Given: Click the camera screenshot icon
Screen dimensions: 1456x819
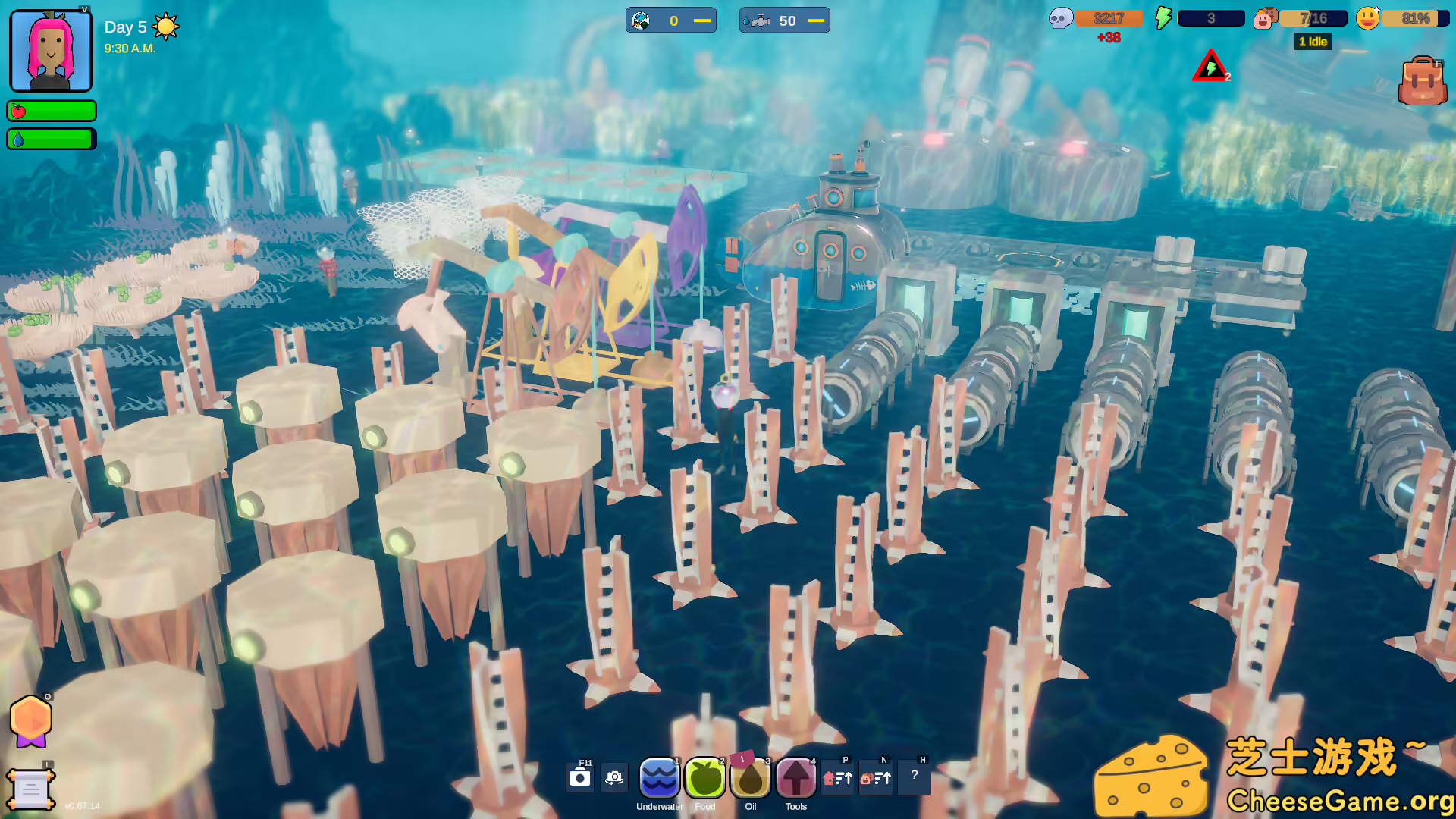Looking at the screenshot, I should pos(581,777).
